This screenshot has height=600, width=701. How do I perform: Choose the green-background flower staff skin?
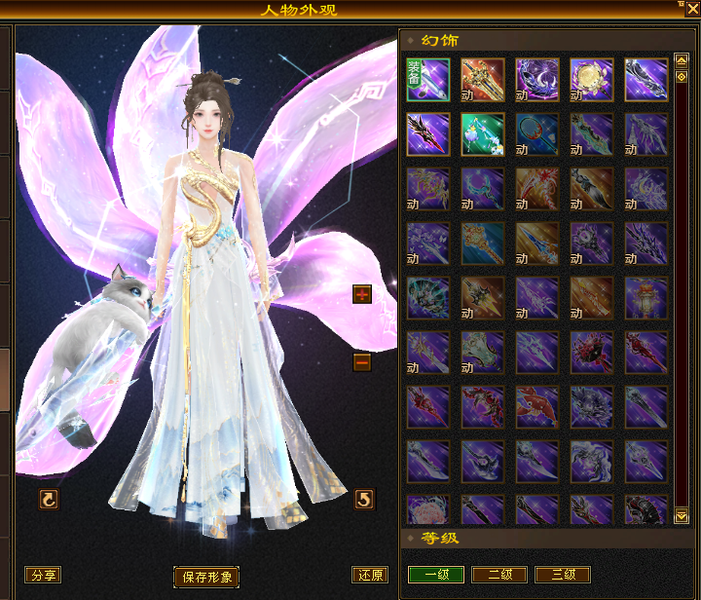[483, 135]
